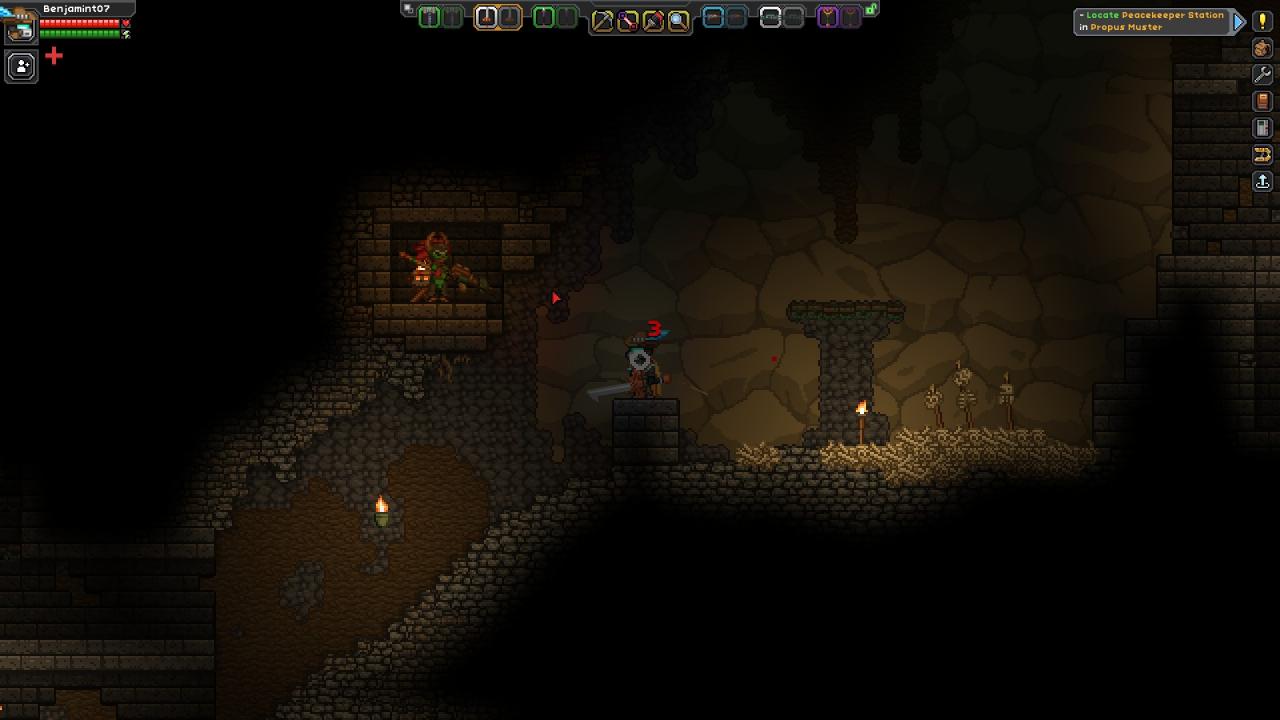Screen dimensions: 1280x720
Task: Open the quest log exclamation icon
Action: click(1262, 21)
